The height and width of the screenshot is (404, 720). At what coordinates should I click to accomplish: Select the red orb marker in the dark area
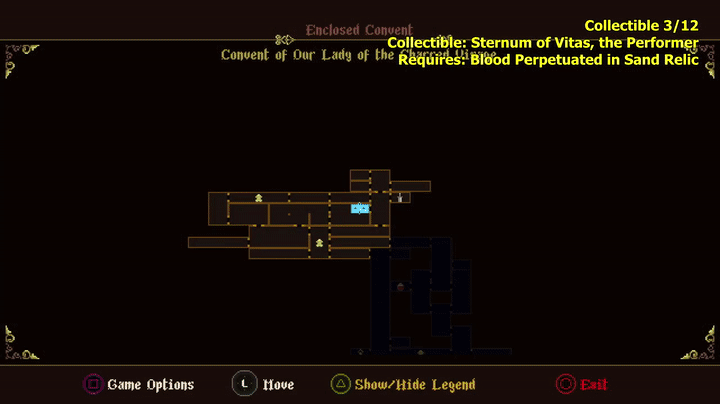pos(401,287)
